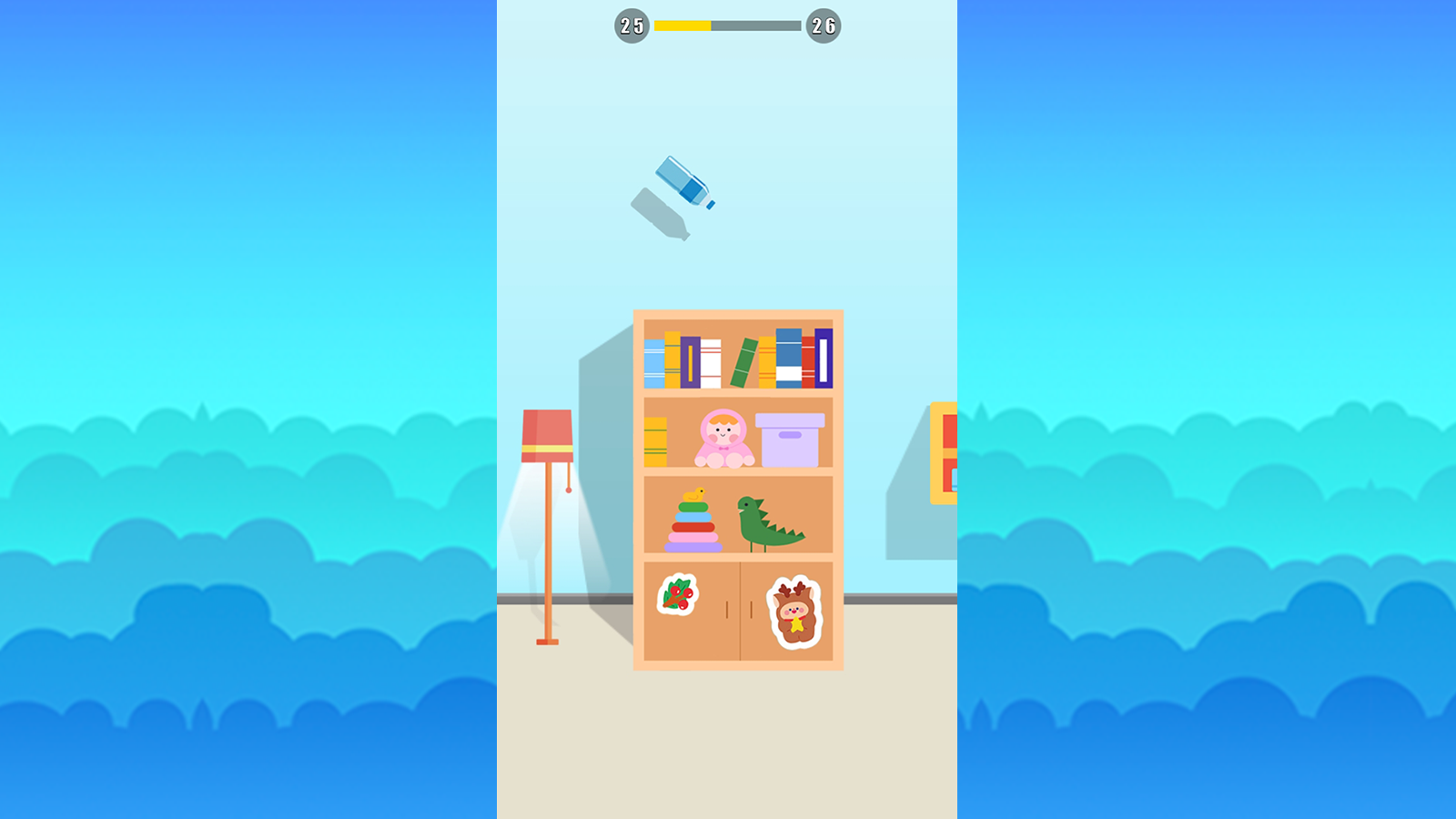This screenshot has width=1456, height=819.
Task: Tap the level 26 badge
Action: click(x=824, y=26)
